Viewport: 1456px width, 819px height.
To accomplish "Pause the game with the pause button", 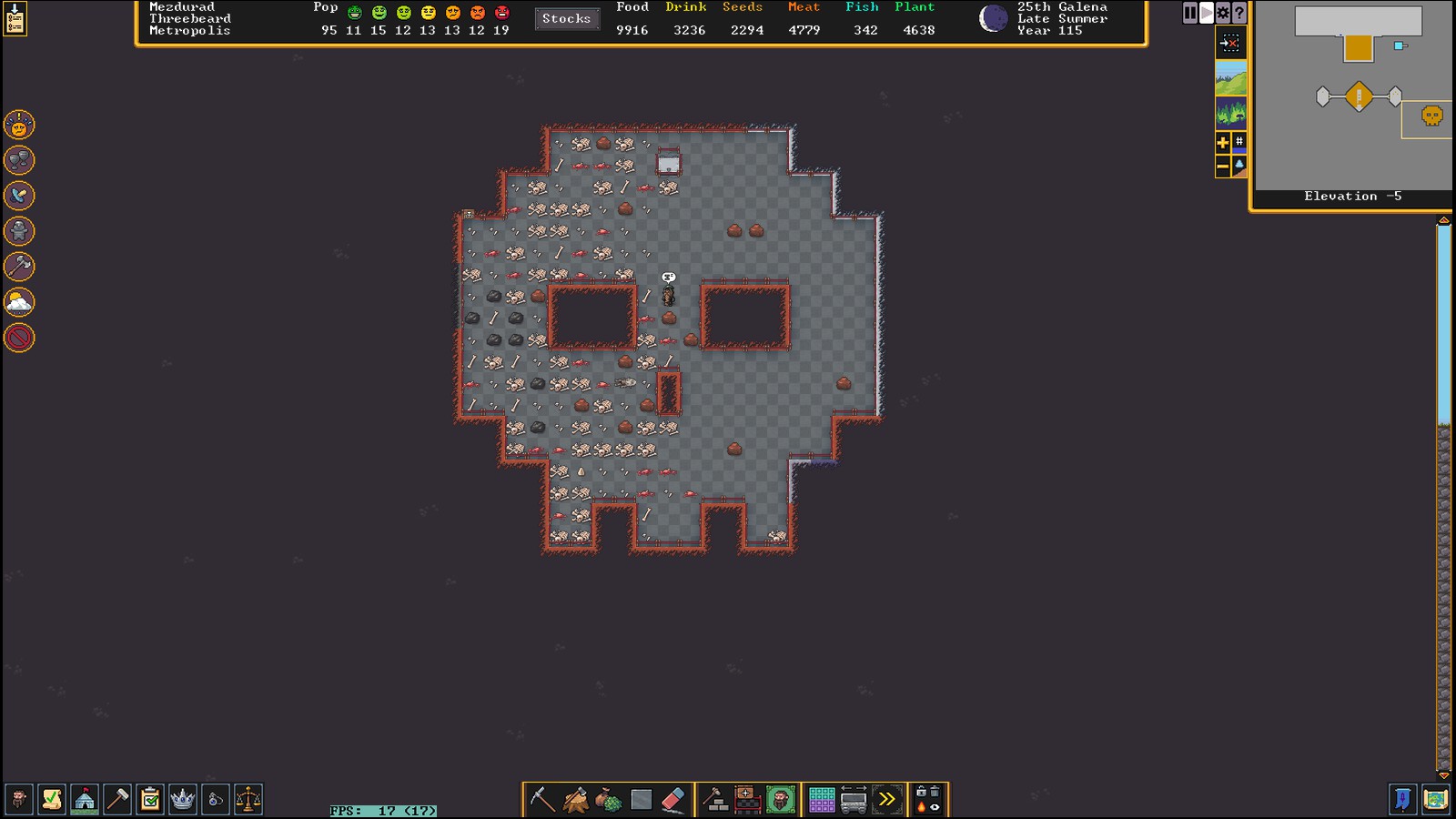I will click(x=1189, y=13).
